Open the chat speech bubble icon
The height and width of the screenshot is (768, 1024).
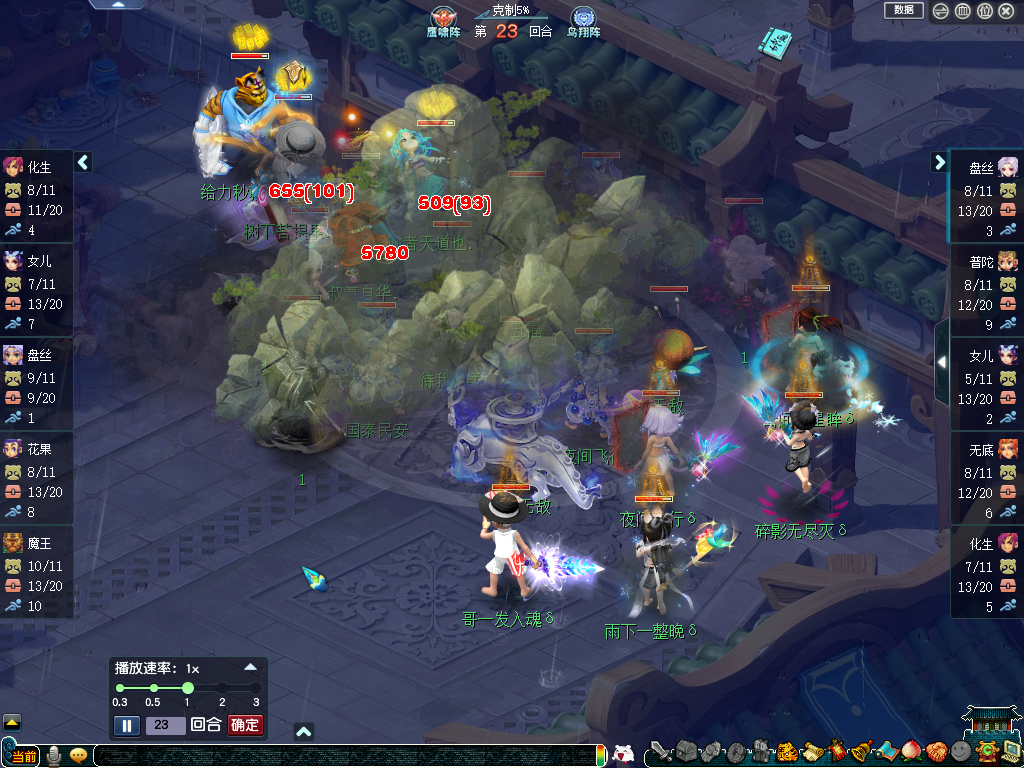coord(78,755)
